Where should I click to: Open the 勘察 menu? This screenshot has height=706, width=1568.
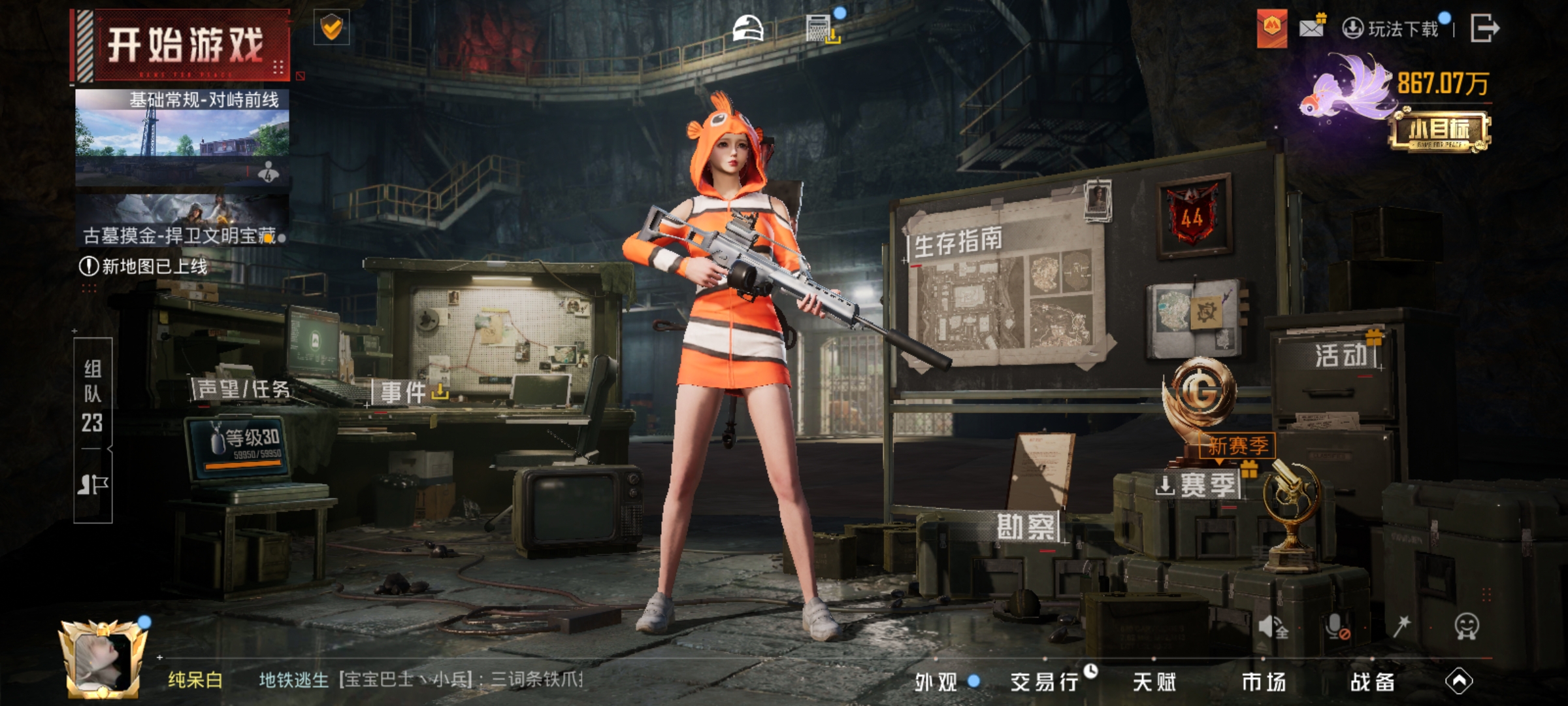pyautogui.click(x=1025, y=527)
